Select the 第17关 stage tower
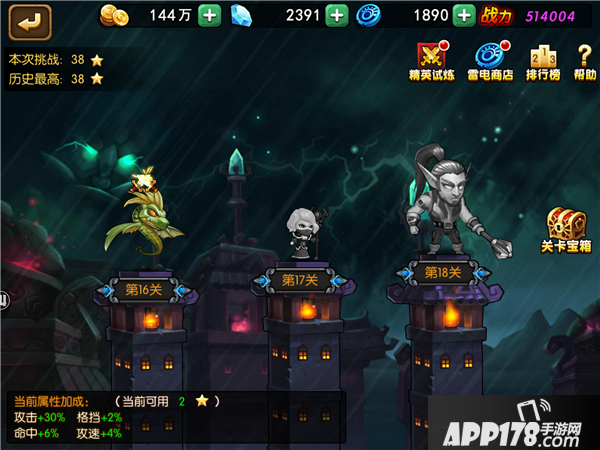 (x=300, y=280)
